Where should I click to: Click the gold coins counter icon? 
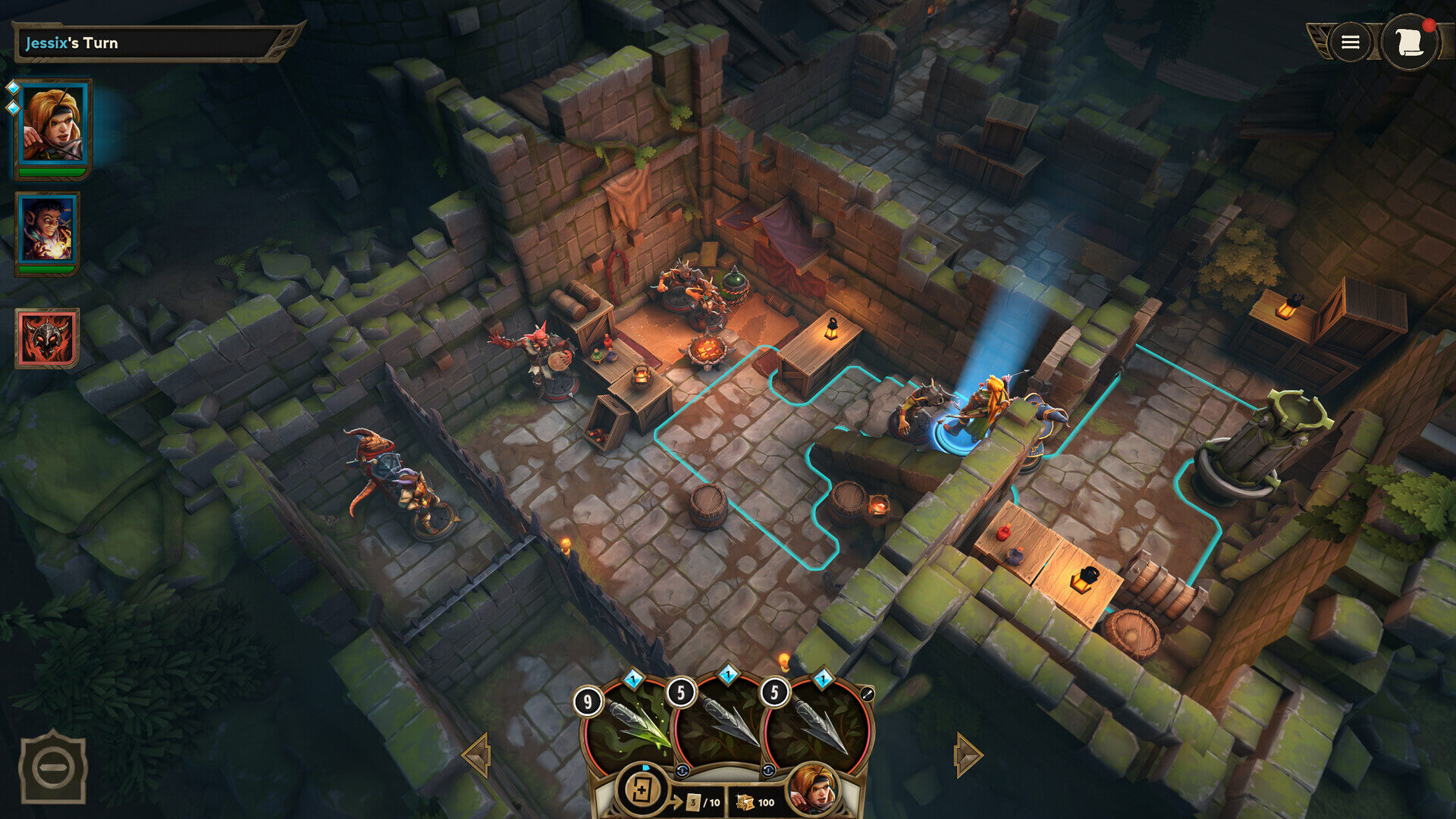tap(746, 802)
